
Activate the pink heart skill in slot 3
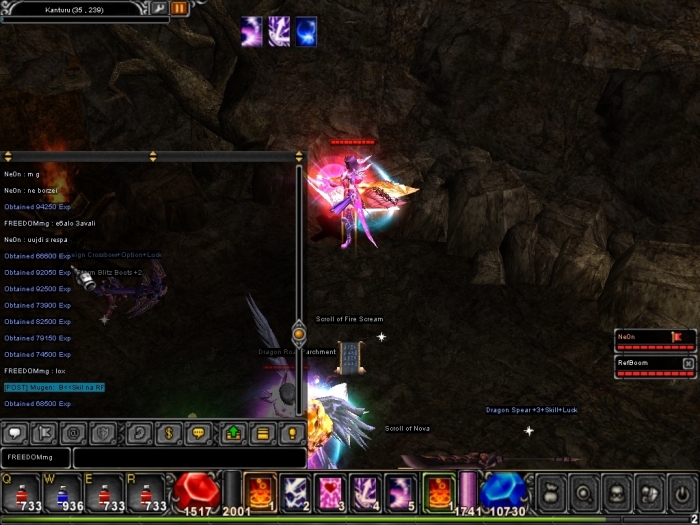[331, 491]
